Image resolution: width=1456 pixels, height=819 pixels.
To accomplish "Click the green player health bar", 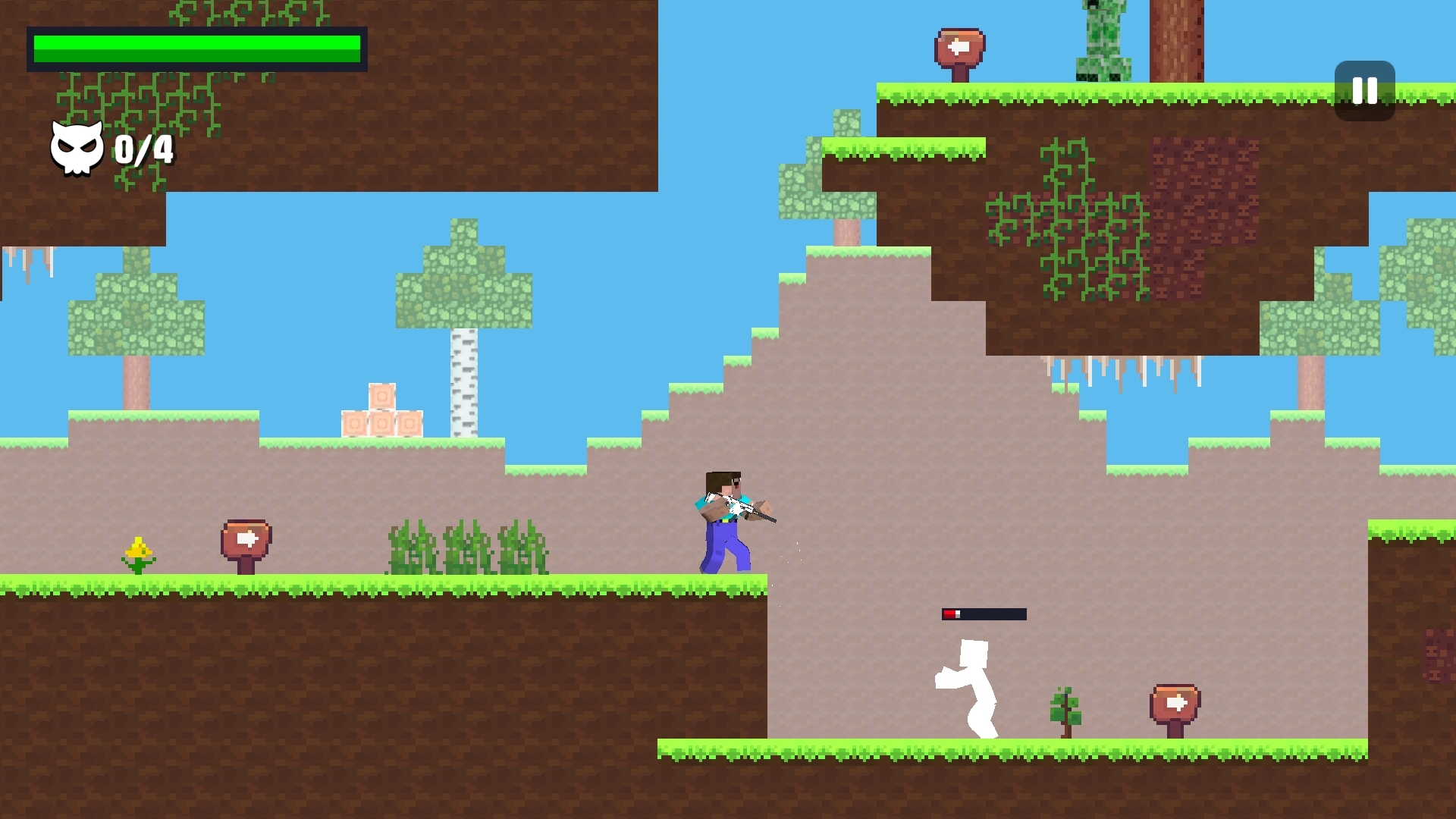I will [196, 47].
